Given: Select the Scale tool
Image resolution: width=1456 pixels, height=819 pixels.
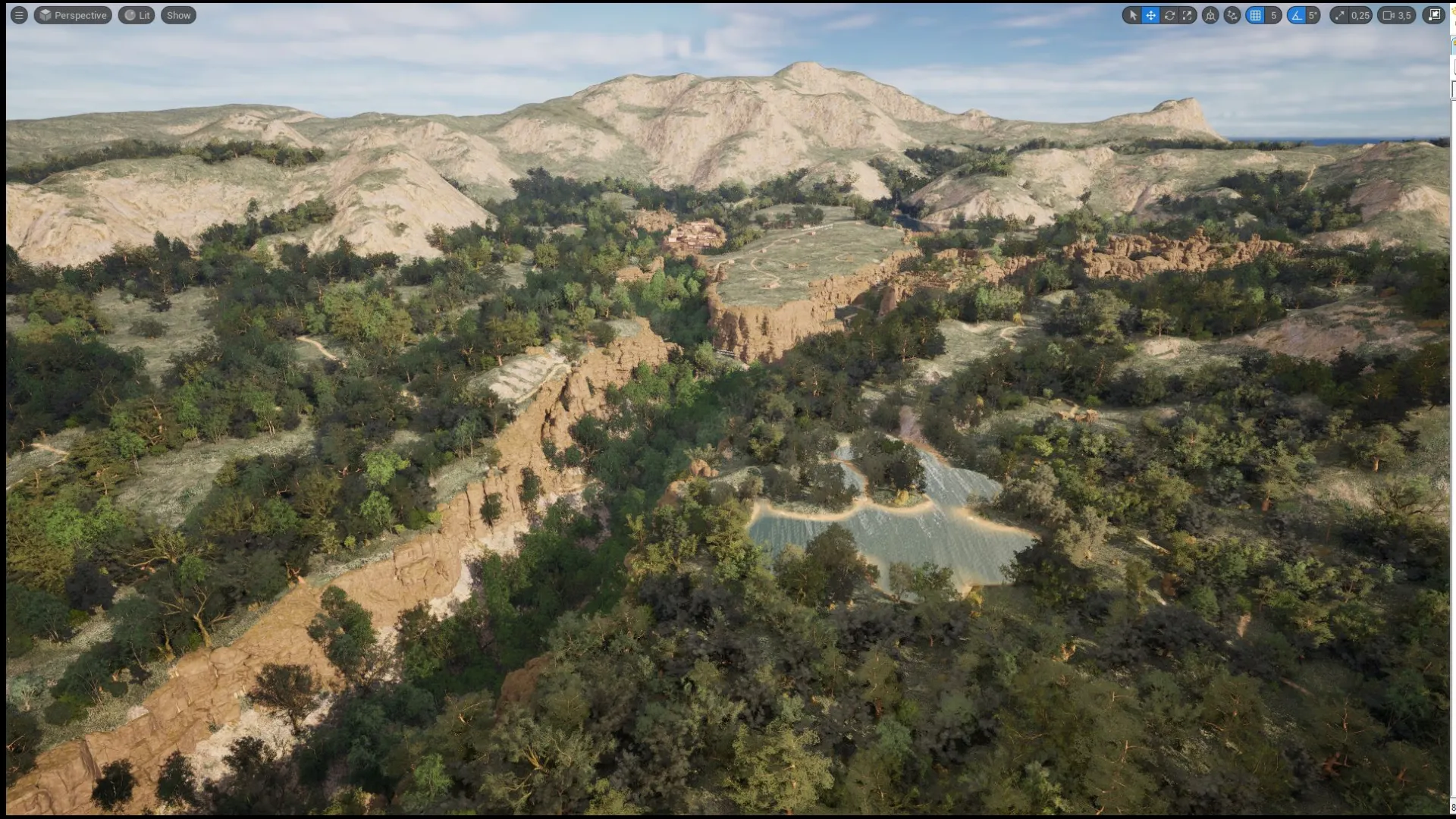Looking at the screenshot, I should point(1188,15).
